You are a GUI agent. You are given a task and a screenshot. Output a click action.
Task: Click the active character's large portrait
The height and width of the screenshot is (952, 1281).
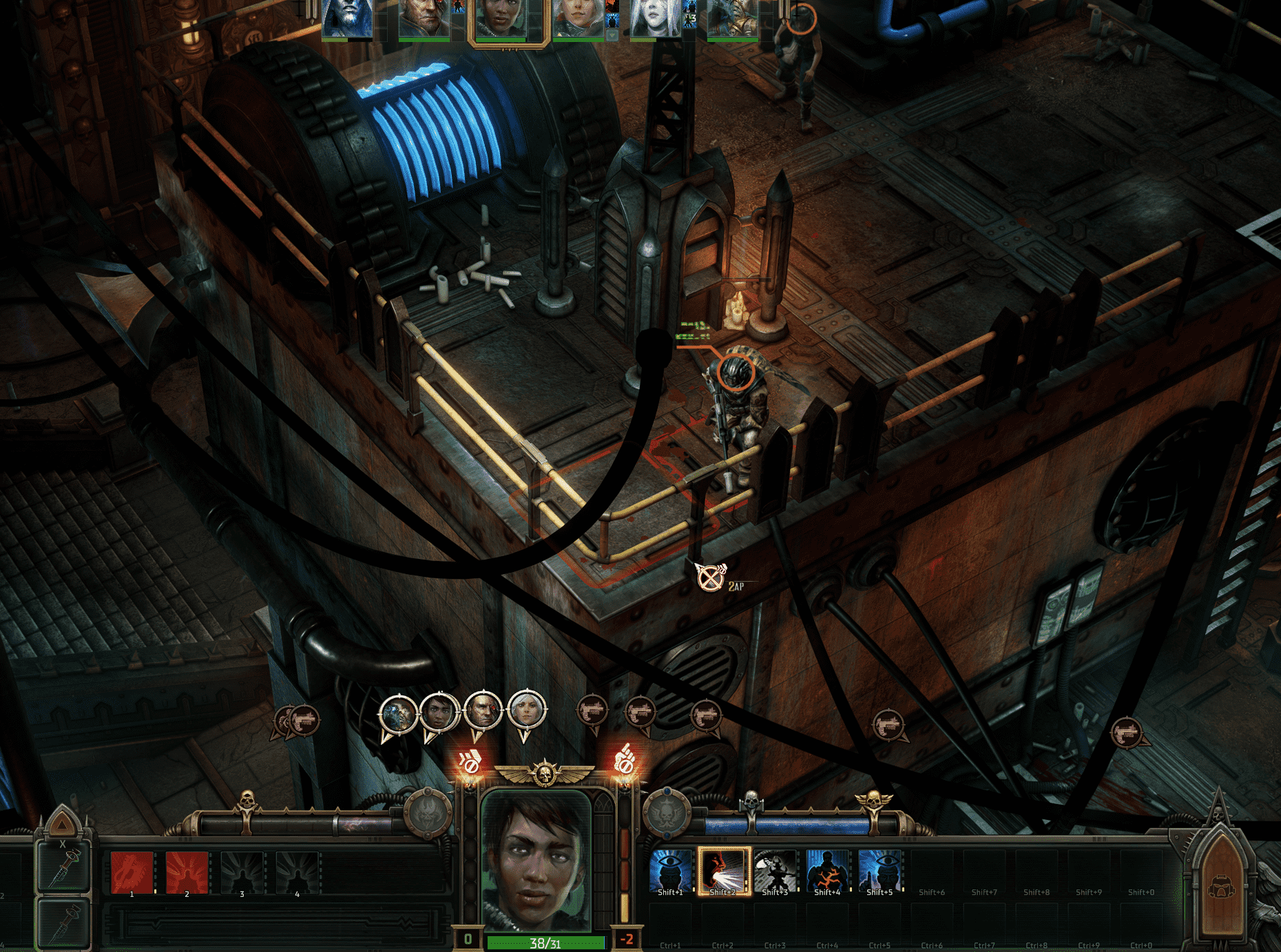[535, 860]
